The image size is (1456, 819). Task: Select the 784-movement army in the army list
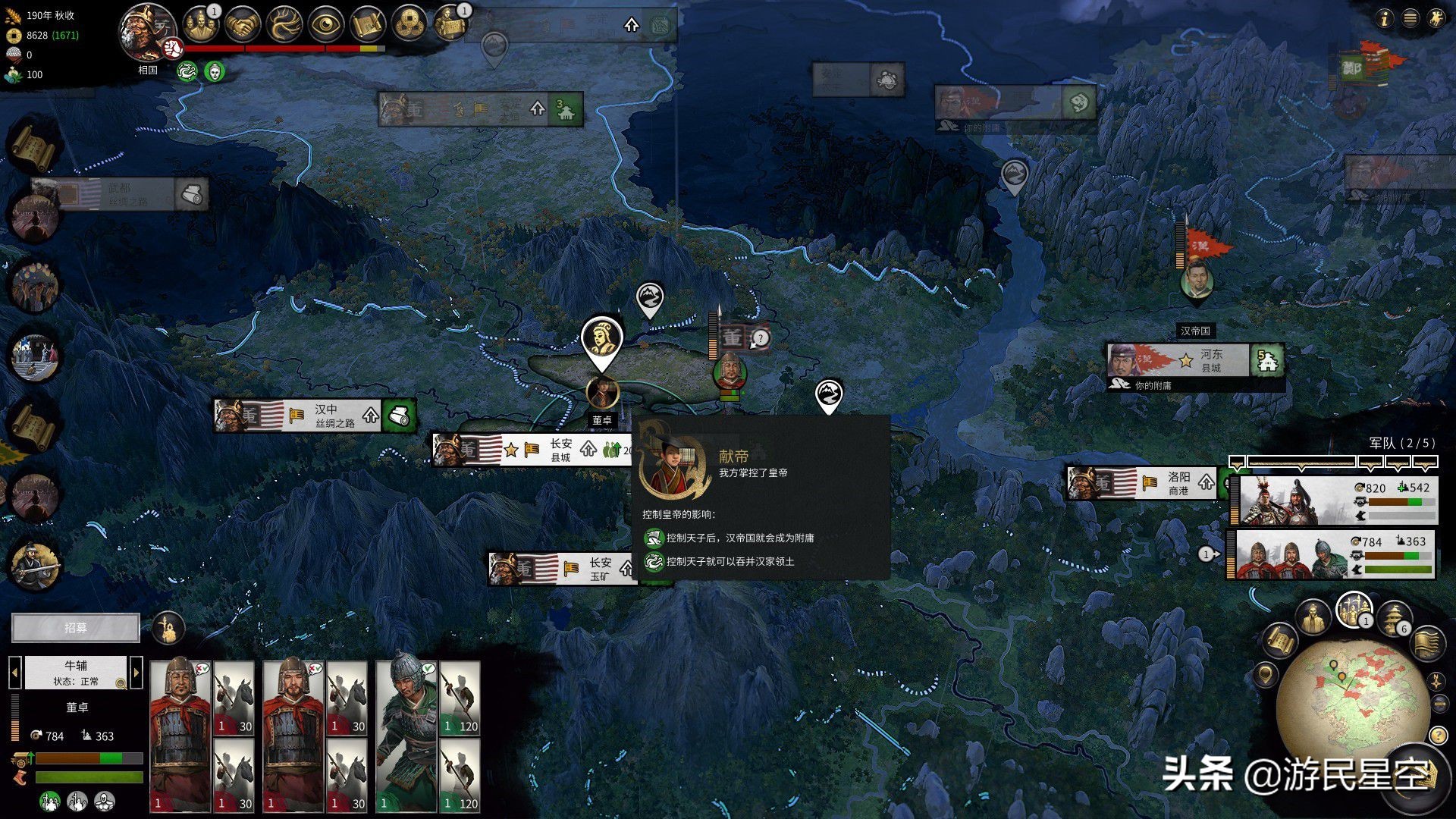pos(1335,554)
